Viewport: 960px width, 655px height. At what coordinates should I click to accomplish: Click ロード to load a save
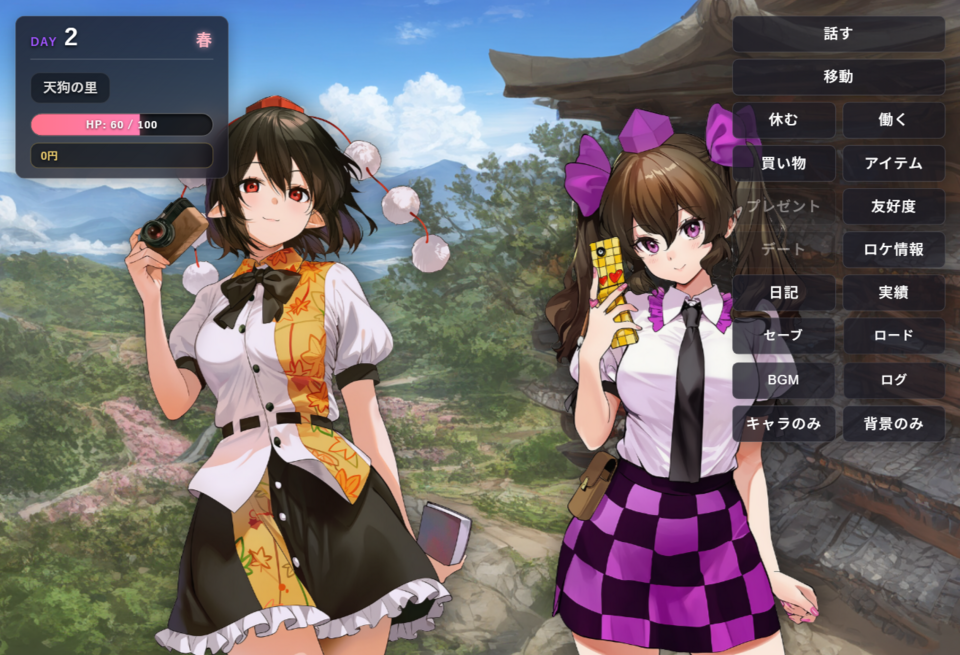(893, 336)
